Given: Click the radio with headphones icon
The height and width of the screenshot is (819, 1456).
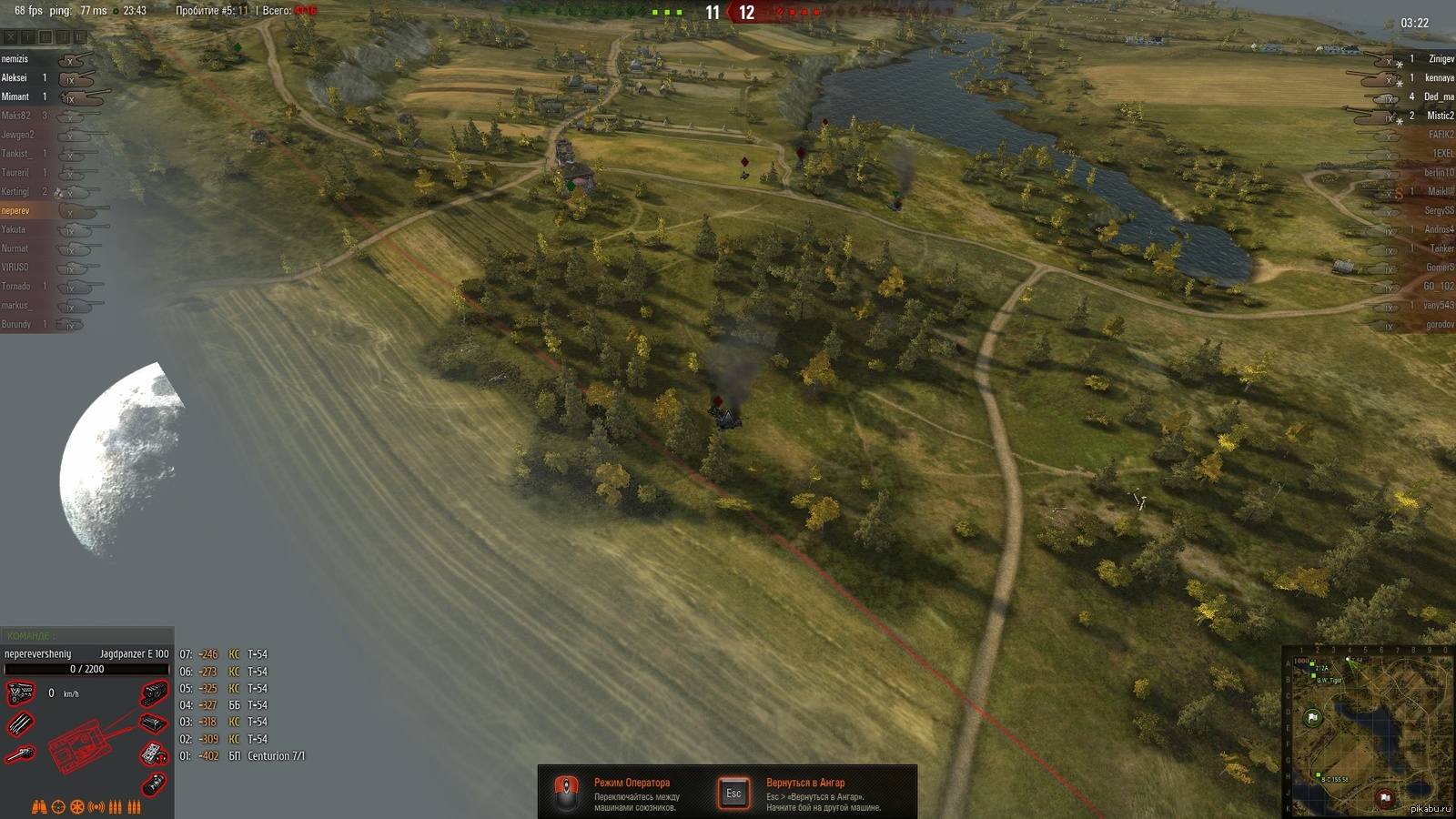Looking at the screenshot, I should 153,754.
